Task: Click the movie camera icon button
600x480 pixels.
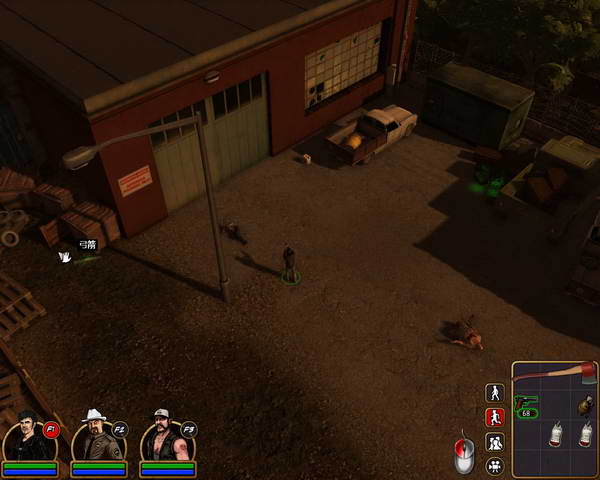Action: point(494,465)
